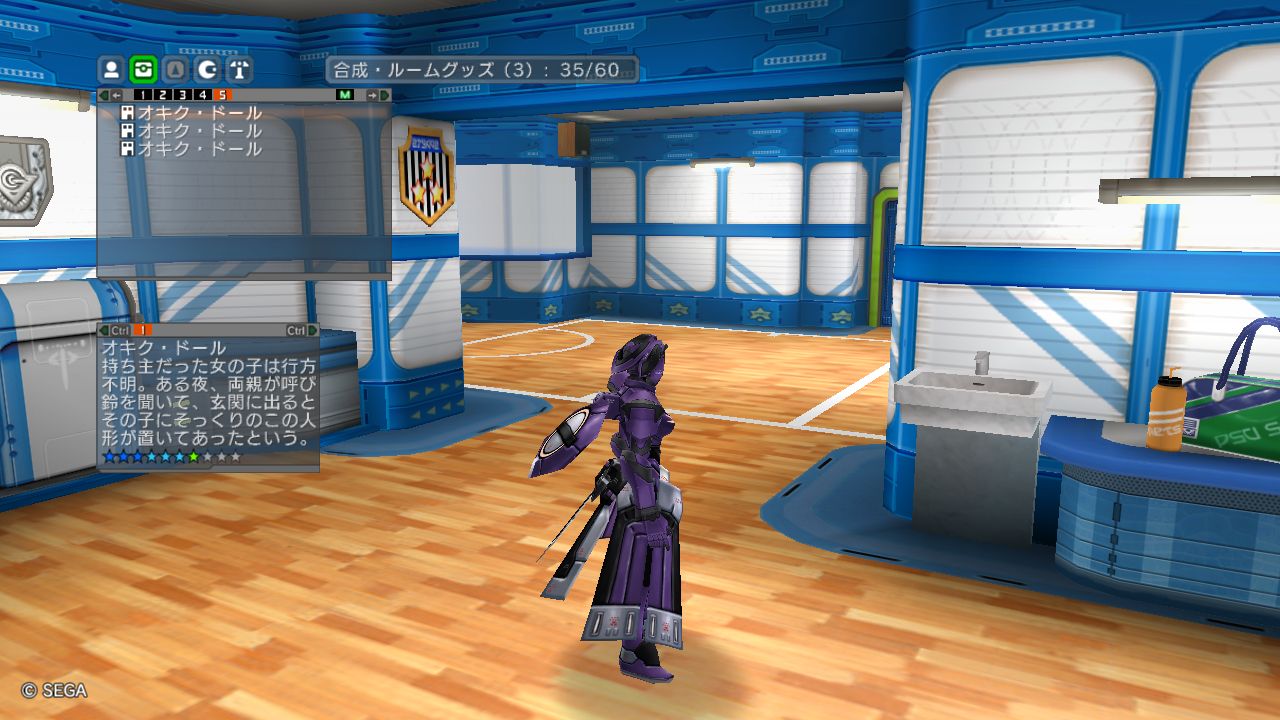Open the T-shaped menu icon beside the crescent

point(240,70)
